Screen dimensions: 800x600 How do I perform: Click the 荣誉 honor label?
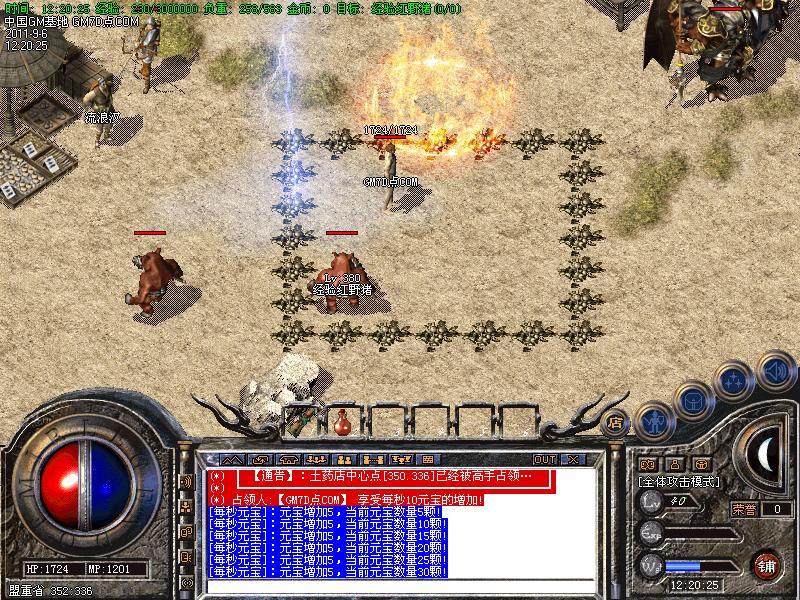pyautogui.click(x=743, y=508)
